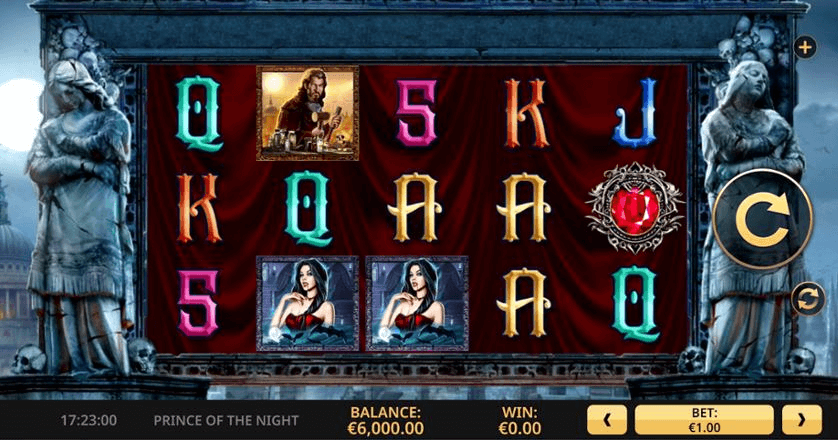Open the plus menu button
The width and height of the screenshot is (838, 440).
click(805, 47)
